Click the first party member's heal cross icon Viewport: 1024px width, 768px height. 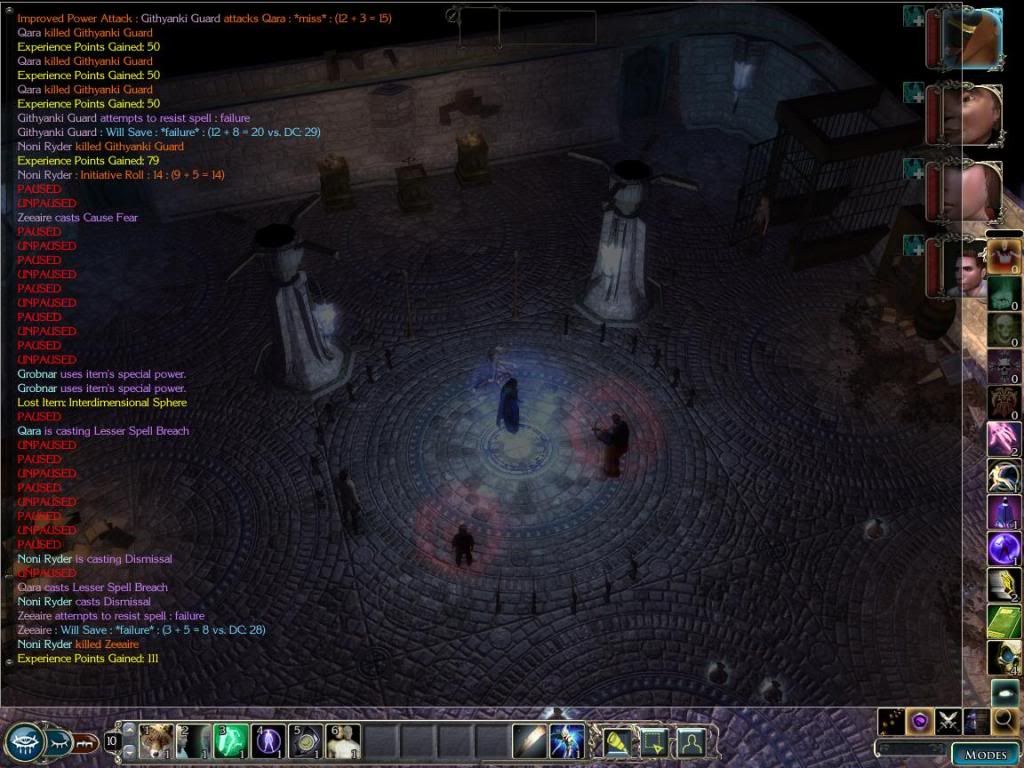[913, 16]
